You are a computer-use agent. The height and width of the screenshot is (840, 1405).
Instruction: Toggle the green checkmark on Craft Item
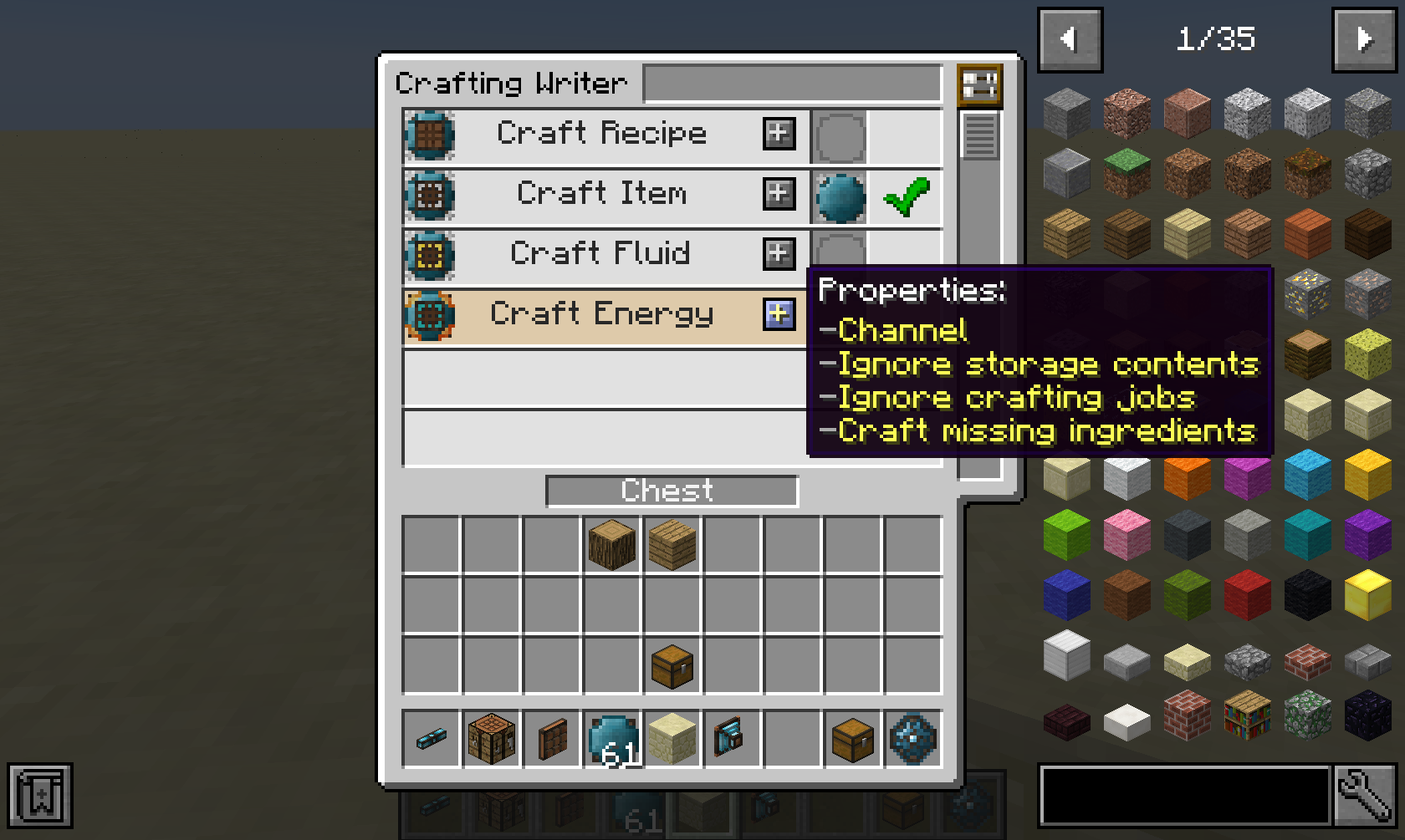click(906, 195)
